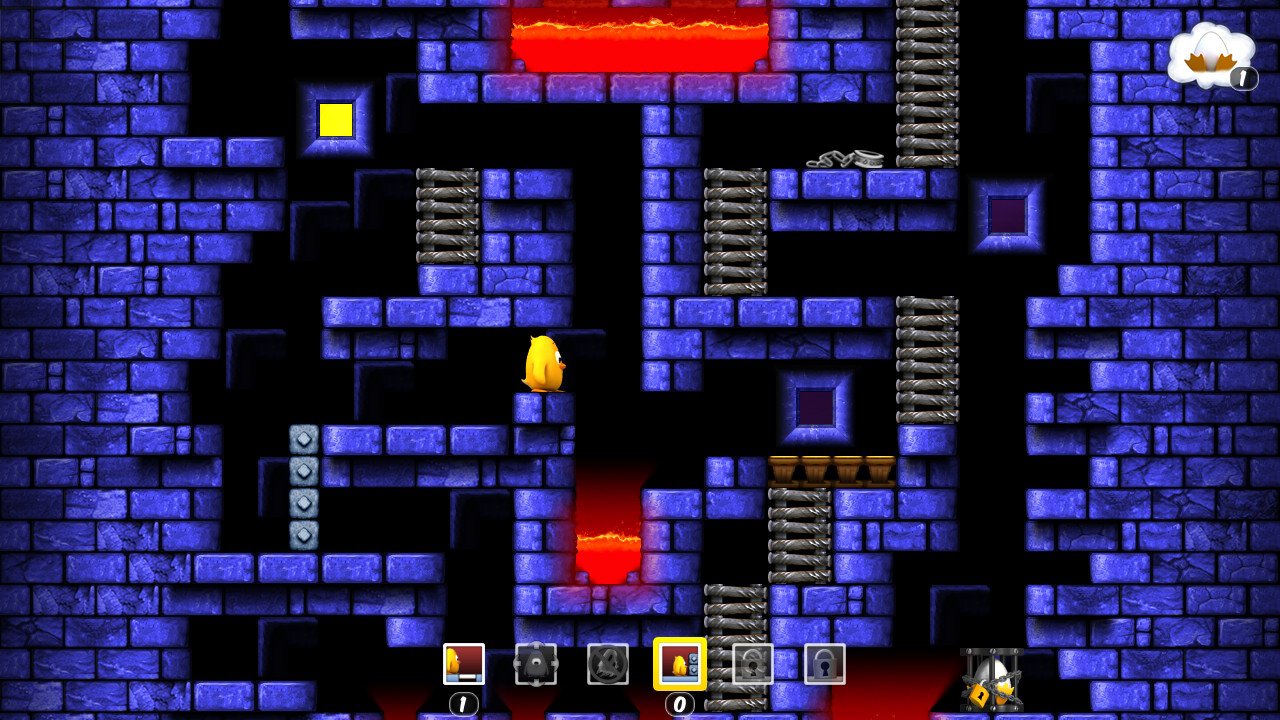
Task: Select the highlighted InstantRock item
Action: tap(681, 663)
